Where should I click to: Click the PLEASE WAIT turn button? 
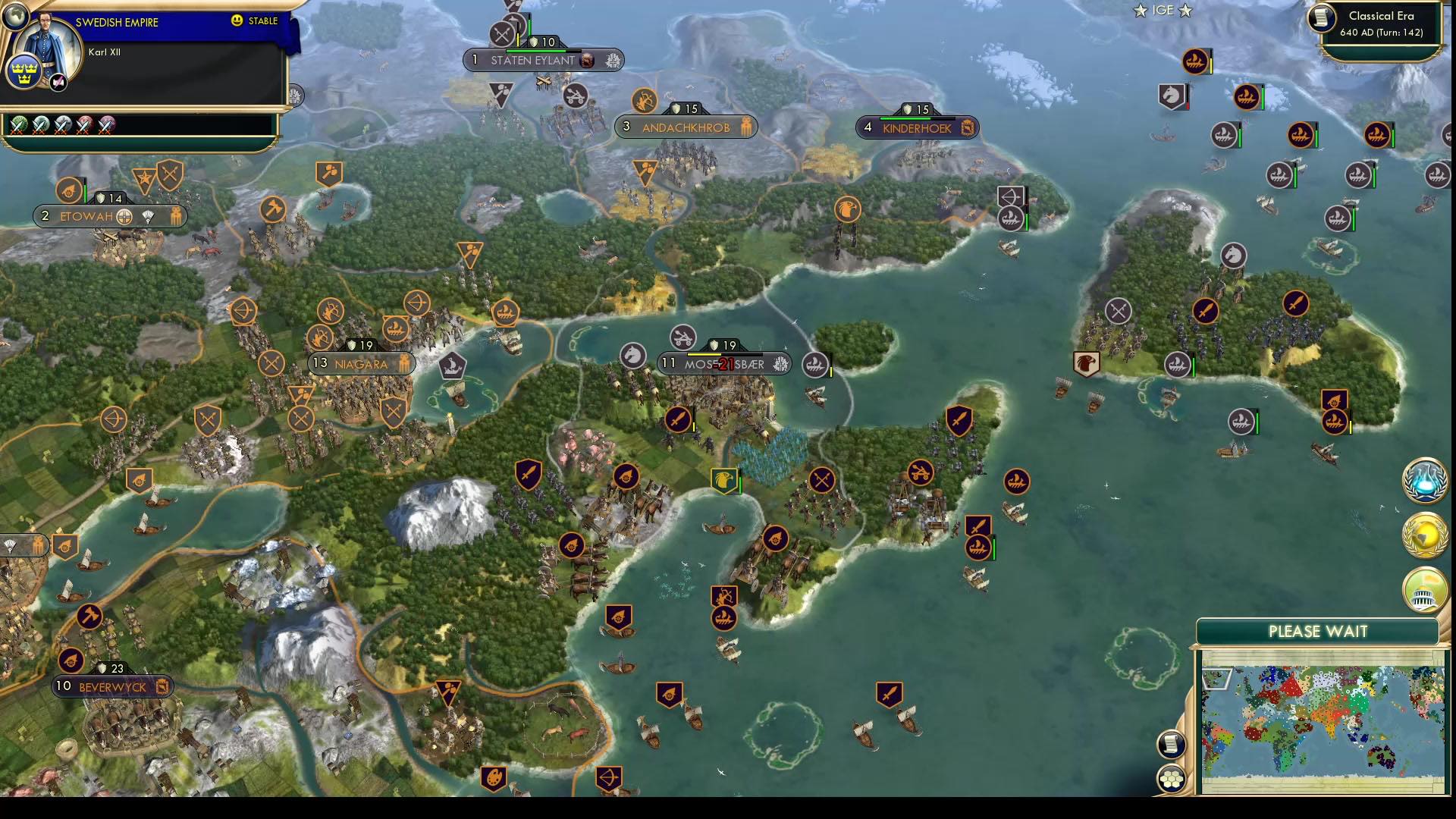[x=1319, y=630]
